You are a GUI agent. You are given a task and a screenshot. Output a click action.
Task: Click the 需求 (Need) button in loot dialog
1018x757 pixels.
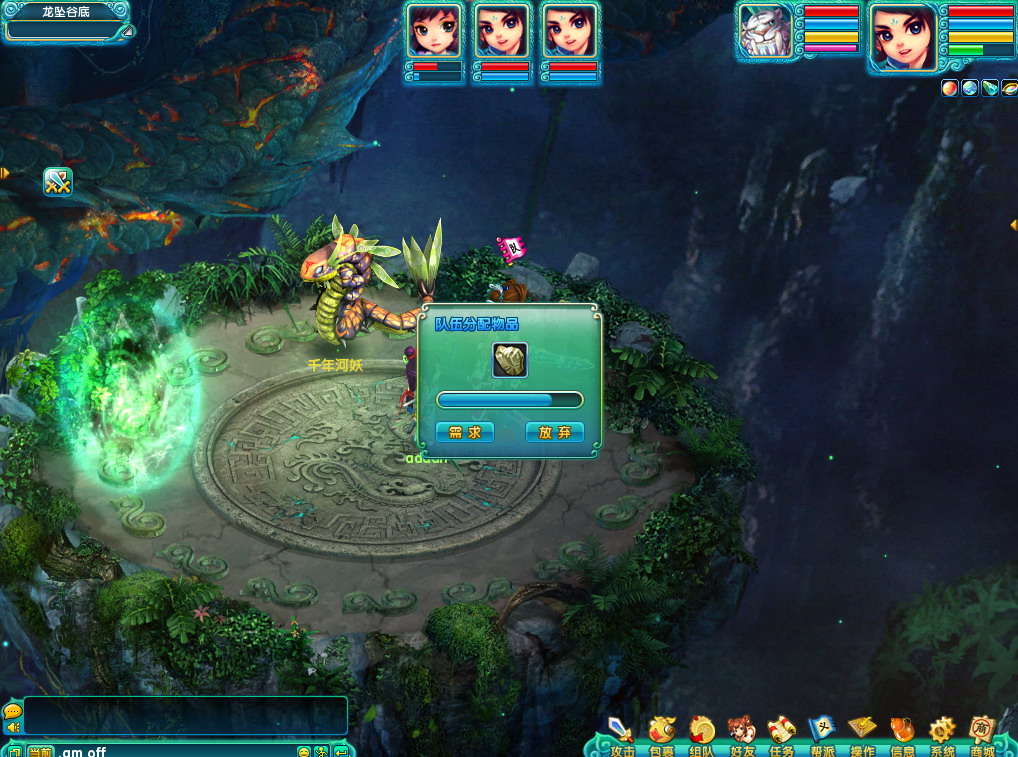465,432
